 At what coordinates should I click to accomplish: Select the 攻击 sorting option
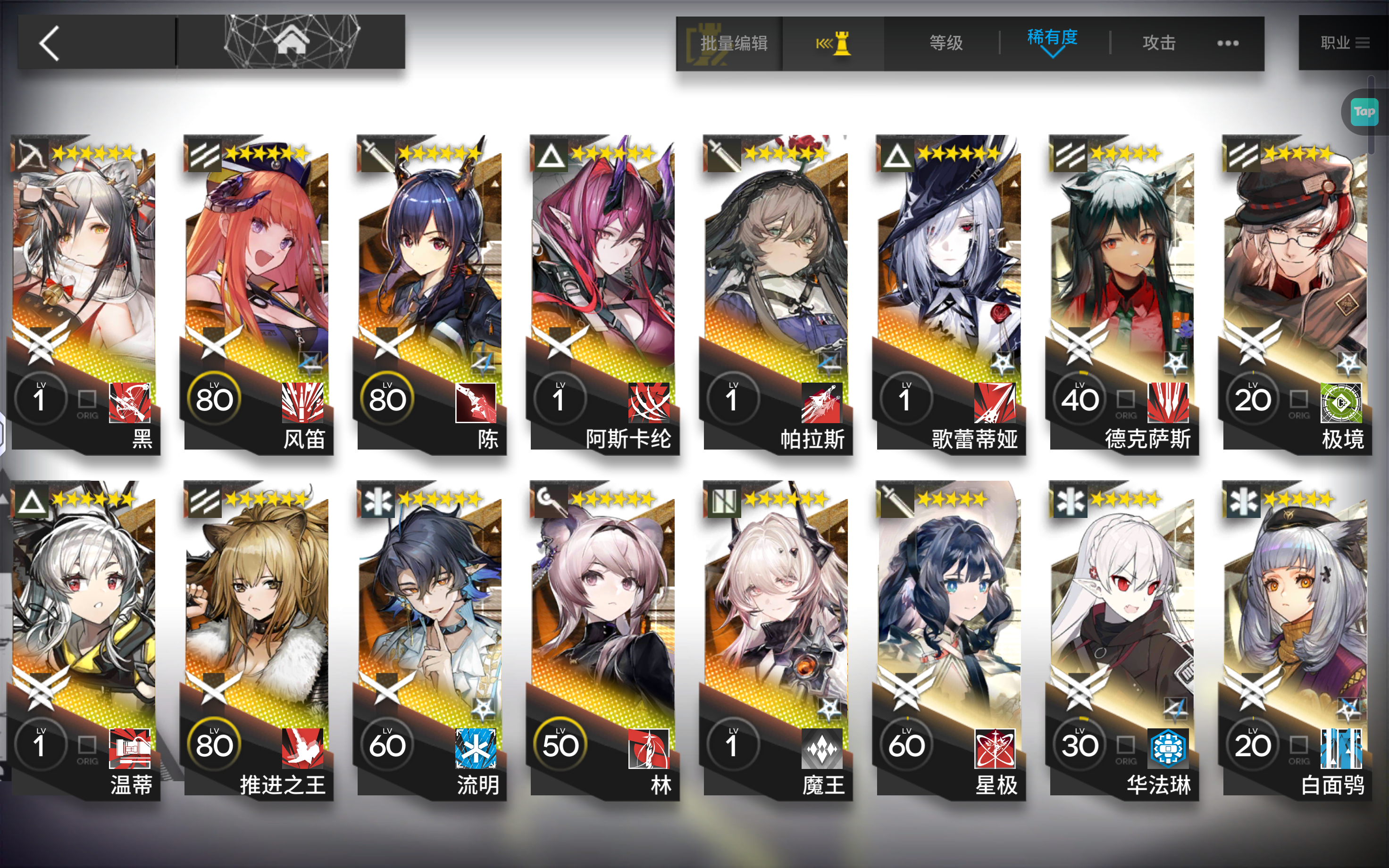1160,42
